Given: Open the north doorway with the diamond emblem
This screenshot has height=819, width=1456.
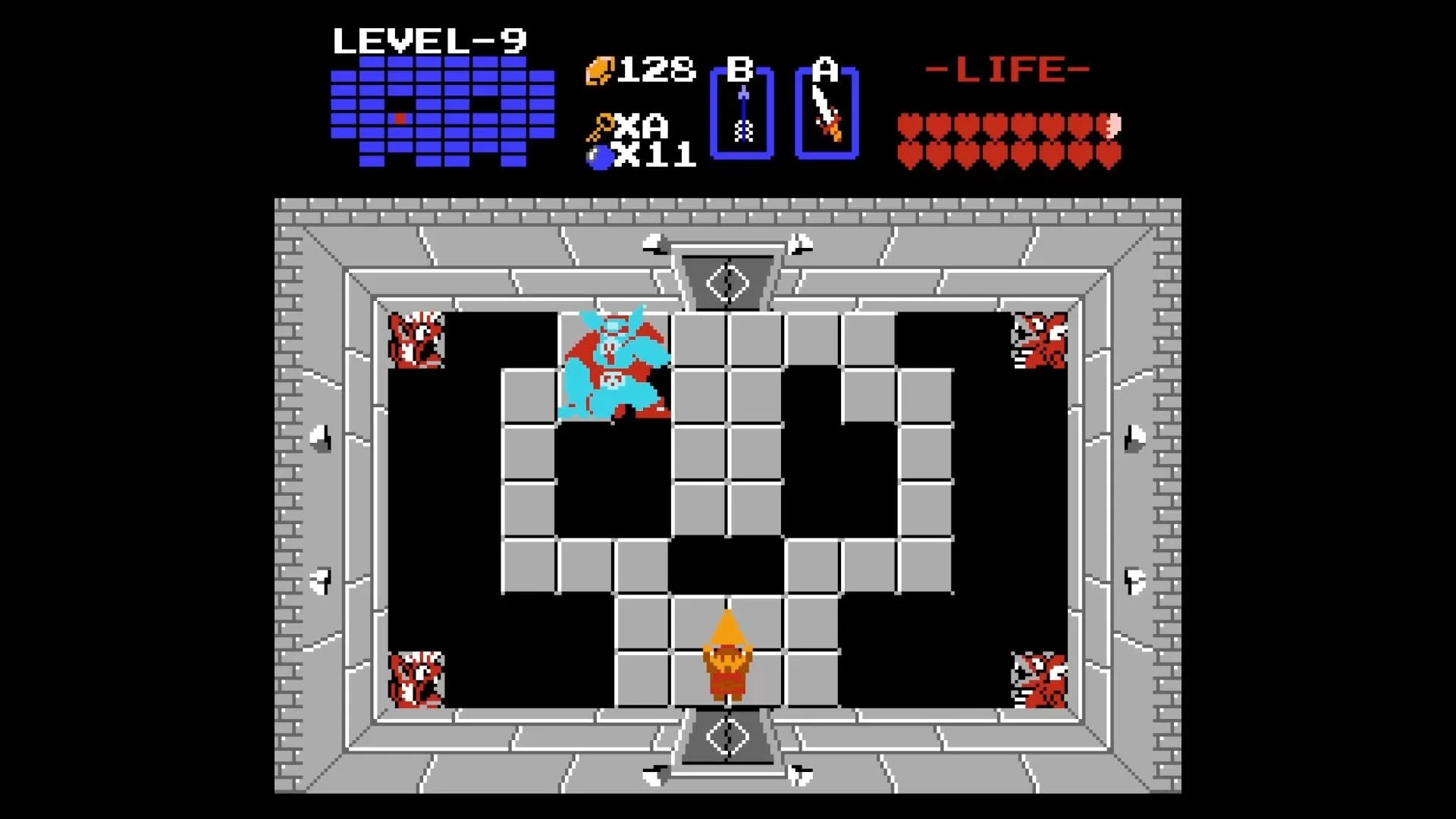Looking at the screenshot, I should [x=726, y=282].
